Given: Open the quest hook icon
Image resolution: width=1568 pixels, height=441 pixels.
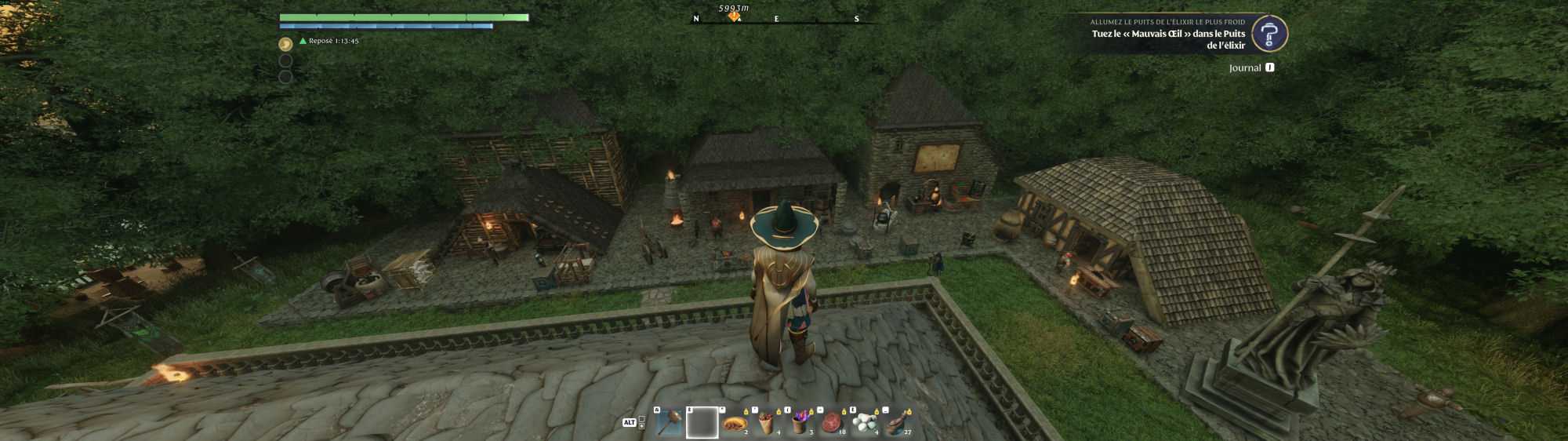Looking at the screenshot, I should point(1269,34).
